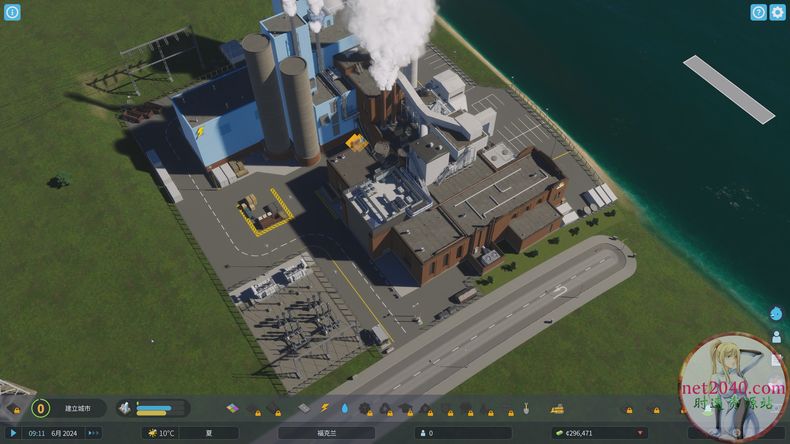The height and width of the screenshot is (444, 790).
Task: Activate the yellow bulldozer tool
Action: tap(557, 408)
